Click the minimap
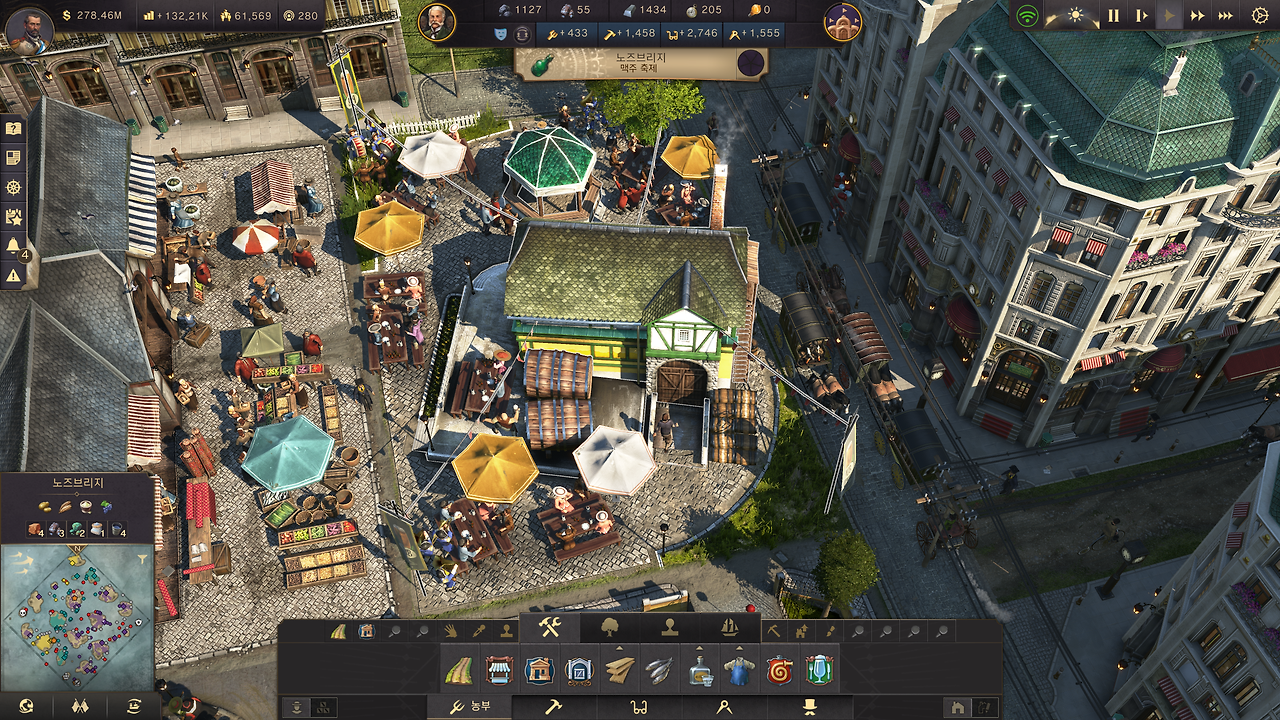Image resolution: width=1280 pixels, height=720 pixels. [78, 605]
